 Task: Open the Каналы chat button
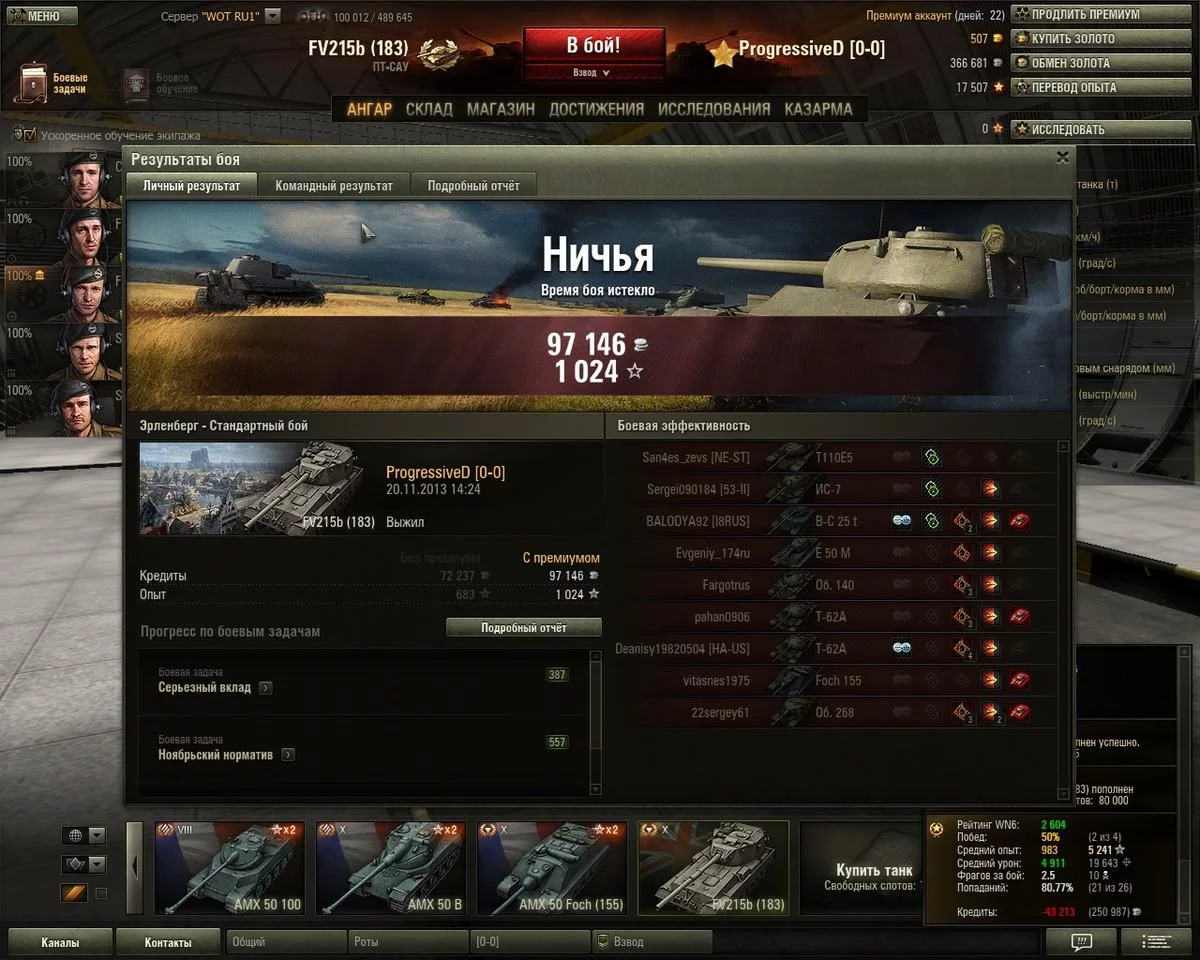coord(60,942)
